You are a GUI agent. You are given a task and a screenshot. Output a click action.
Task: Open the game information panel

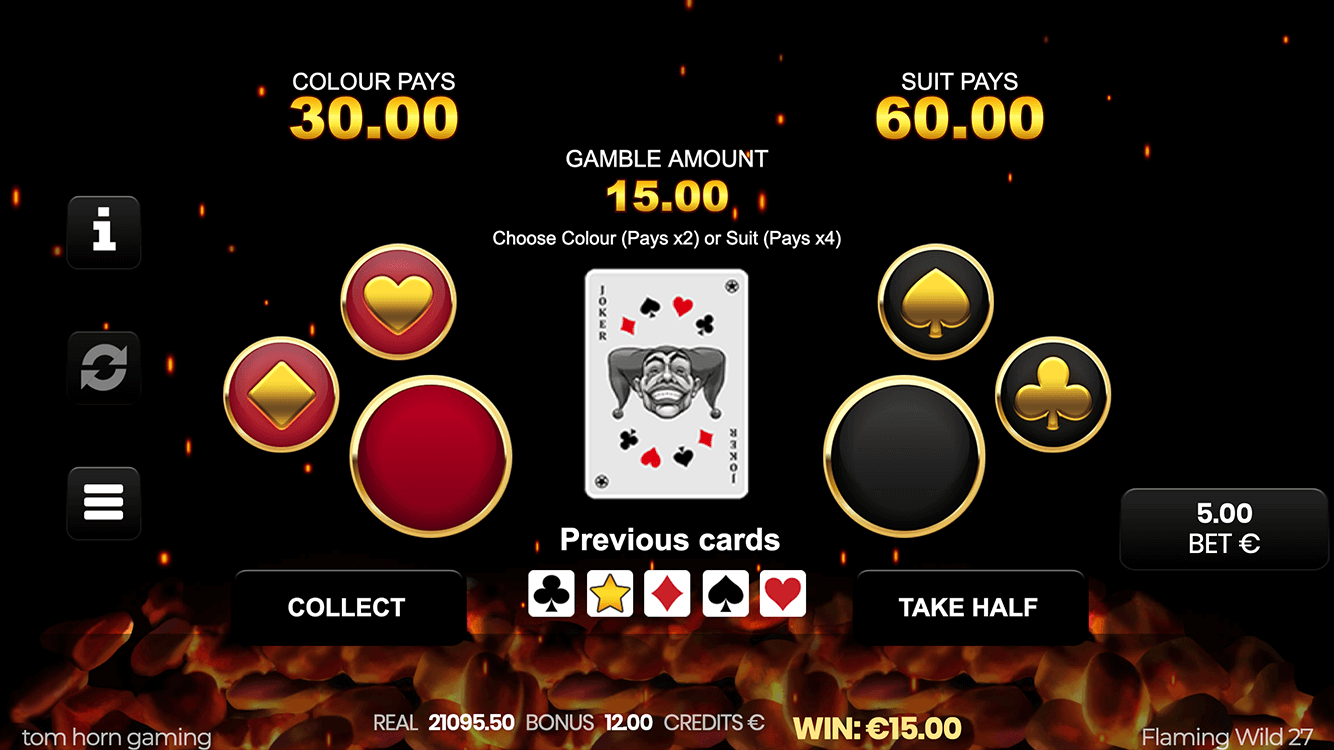(104, 232)
